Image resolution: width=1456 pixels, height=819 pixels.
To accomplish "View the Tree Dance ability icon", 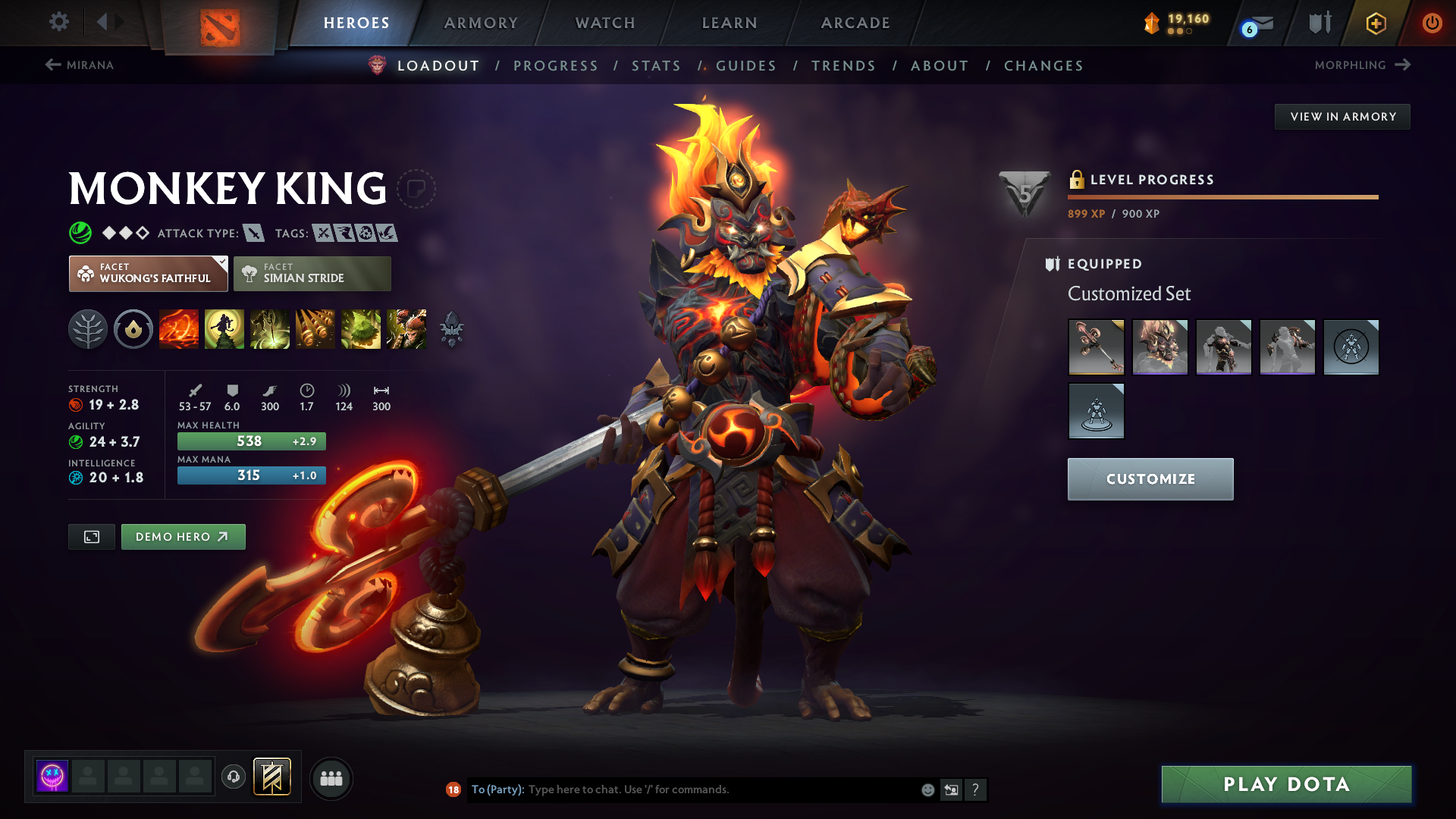I will (x=224, y=329).
